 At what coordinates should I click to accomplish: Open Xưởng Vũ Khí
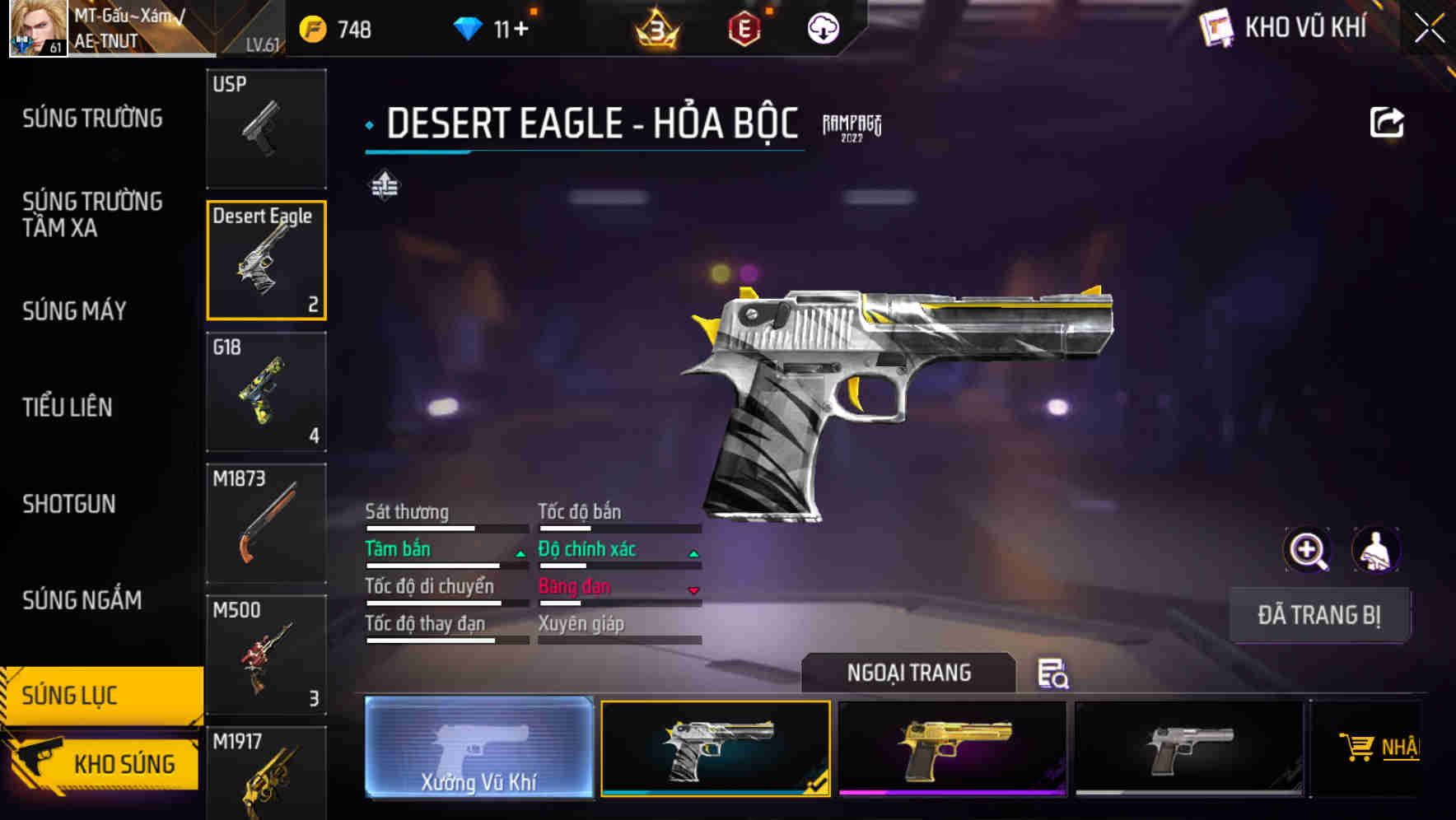(x=478, y=749)
